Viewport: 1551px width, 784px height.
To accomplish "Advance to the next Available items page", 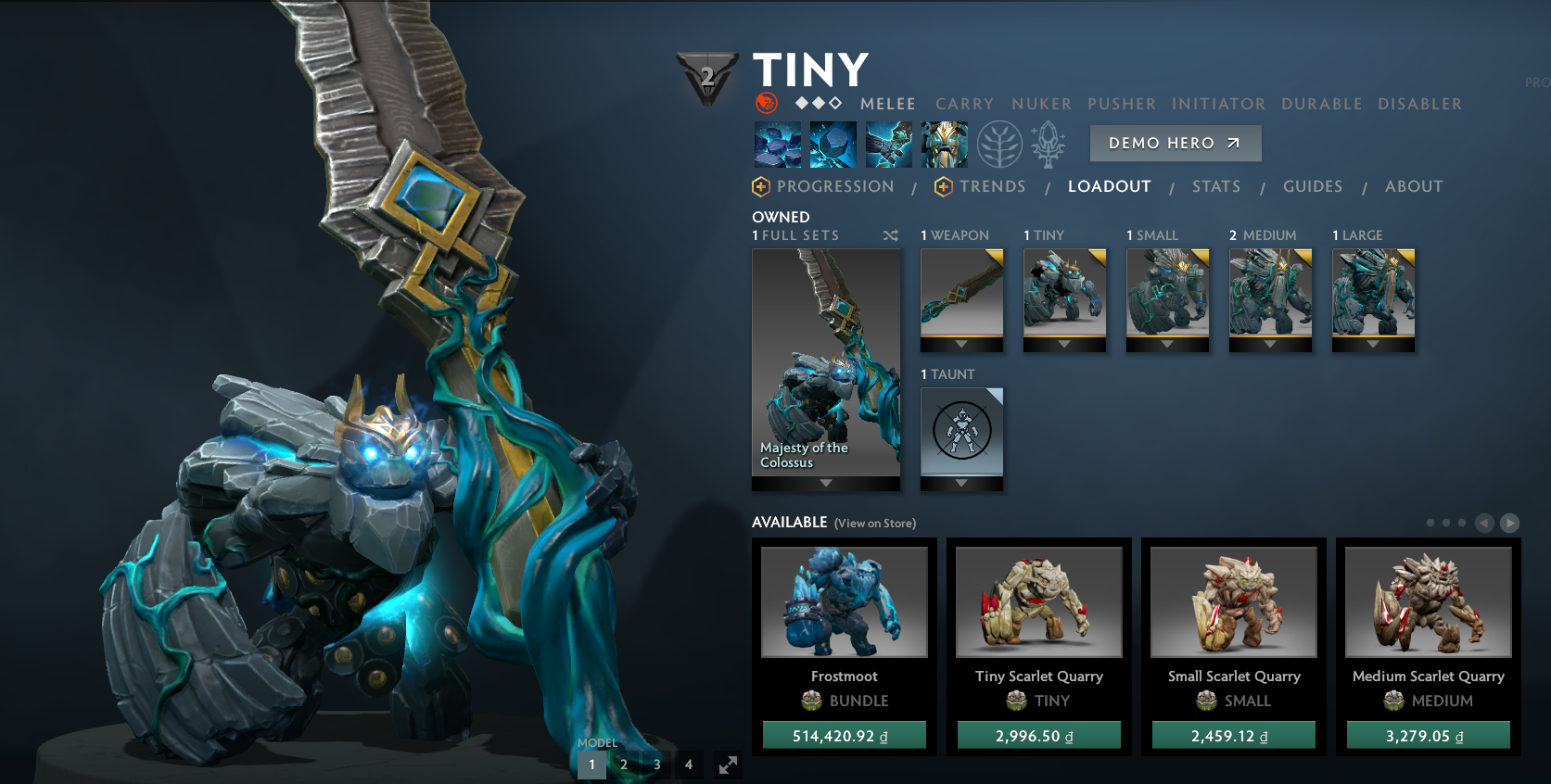I will 1511,522.
